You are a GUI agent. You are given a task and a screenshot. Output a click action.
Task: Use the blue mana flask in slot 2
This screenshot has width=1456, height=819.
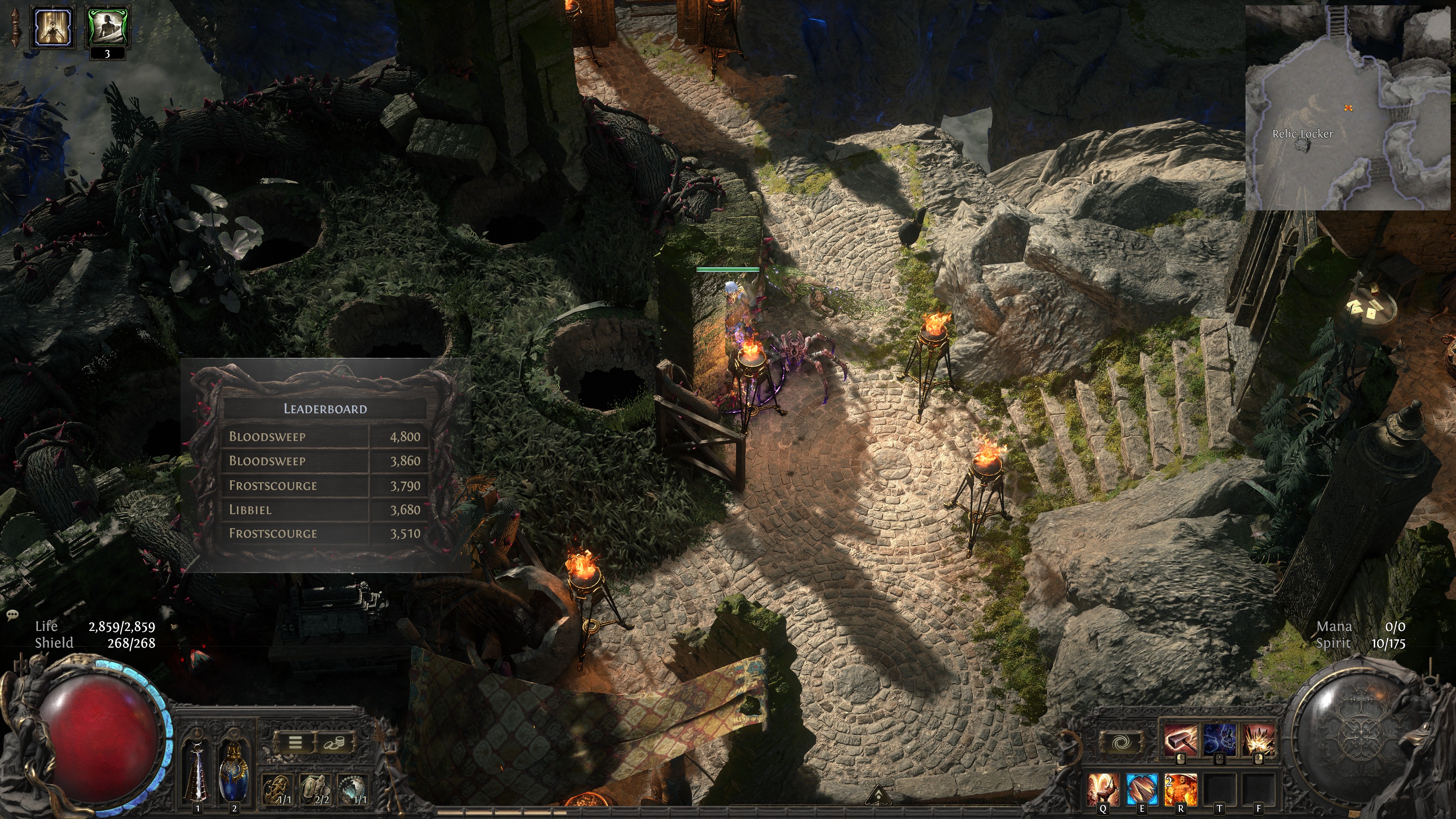click(234, 772)
